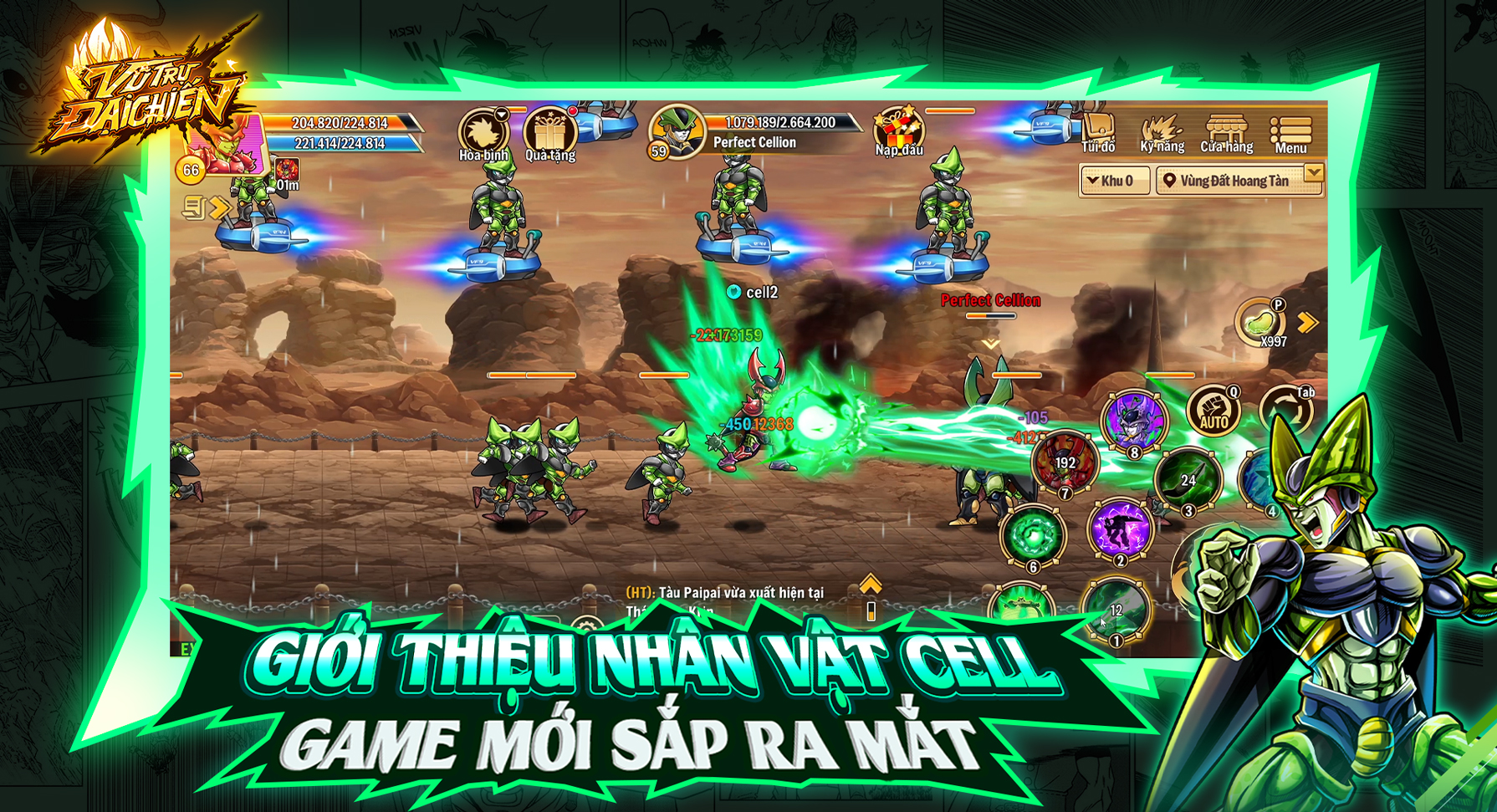Open the Menu list button
Image resolution: width=1497 pixels, height=812 pixels.
tap(1290, 134)
